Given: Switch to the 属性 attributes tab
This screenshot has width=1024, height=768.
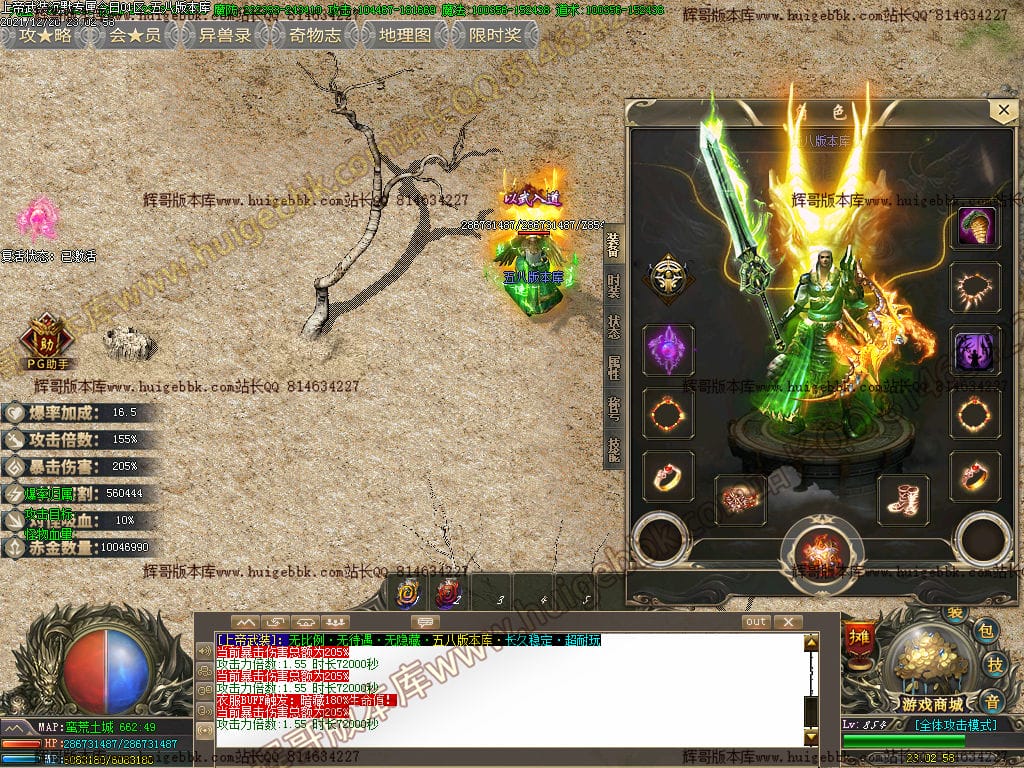Looking at the screenshot, I should tap(613, 368).
